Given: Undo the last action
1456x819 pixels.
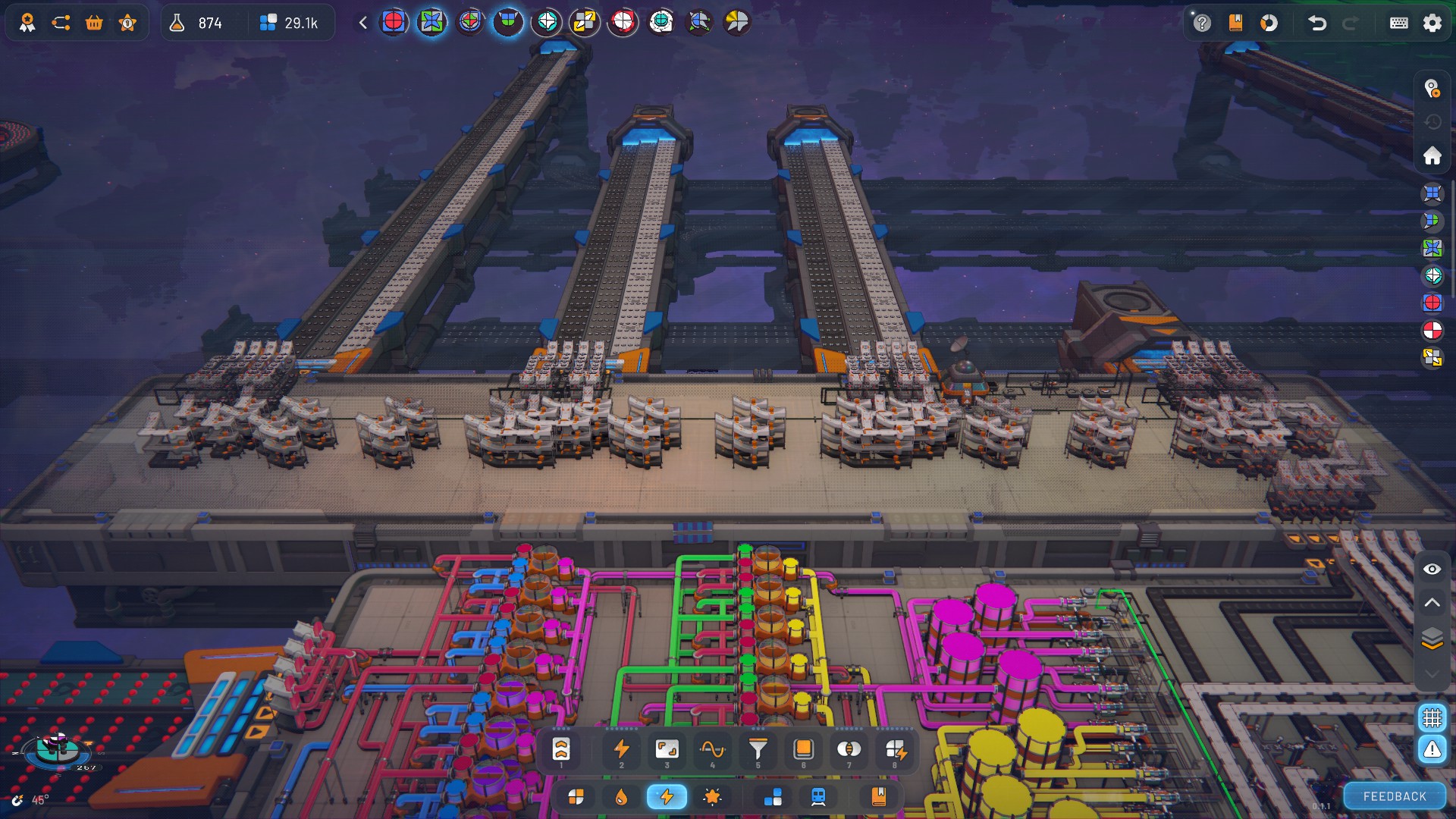Looking at the screenshot, I should (x=1317, y=23).
